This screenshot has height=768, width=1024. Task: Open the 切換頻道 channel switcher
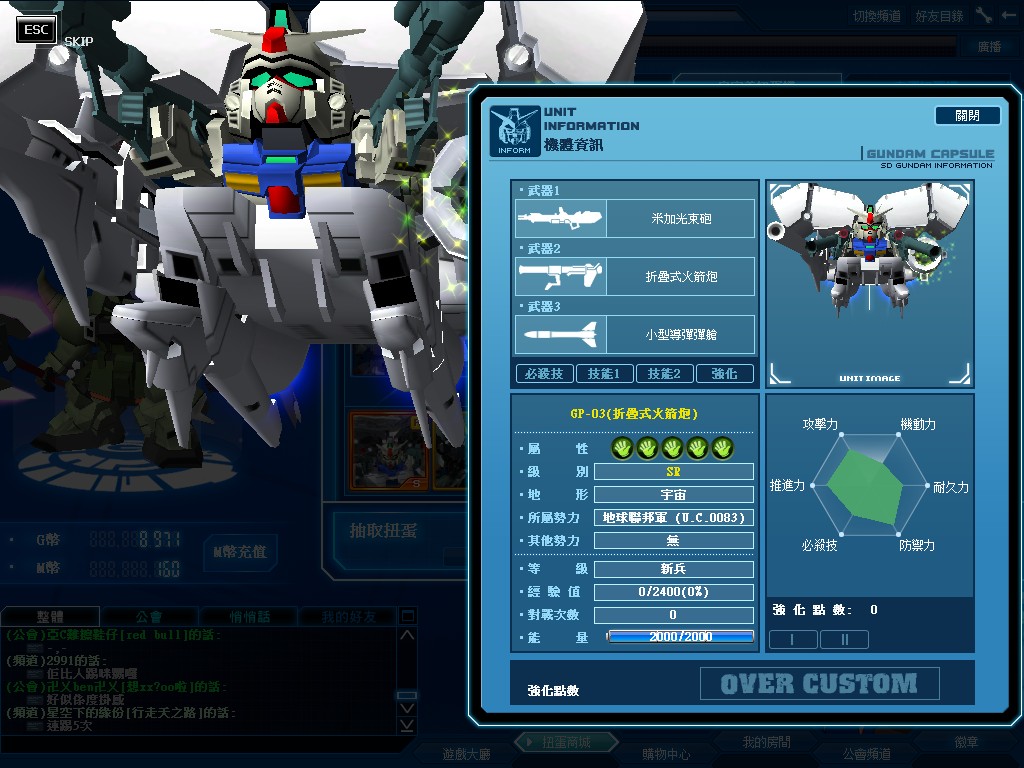click(x=877, y=16)
